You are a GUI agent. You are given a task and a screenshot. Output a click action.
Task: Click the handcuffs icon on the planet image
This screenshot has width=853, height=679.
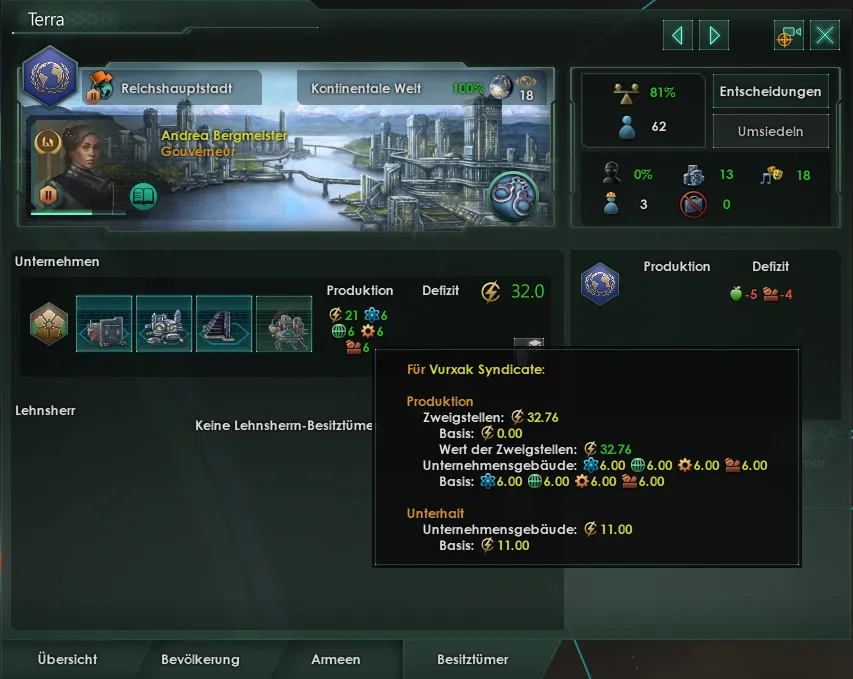513,195
